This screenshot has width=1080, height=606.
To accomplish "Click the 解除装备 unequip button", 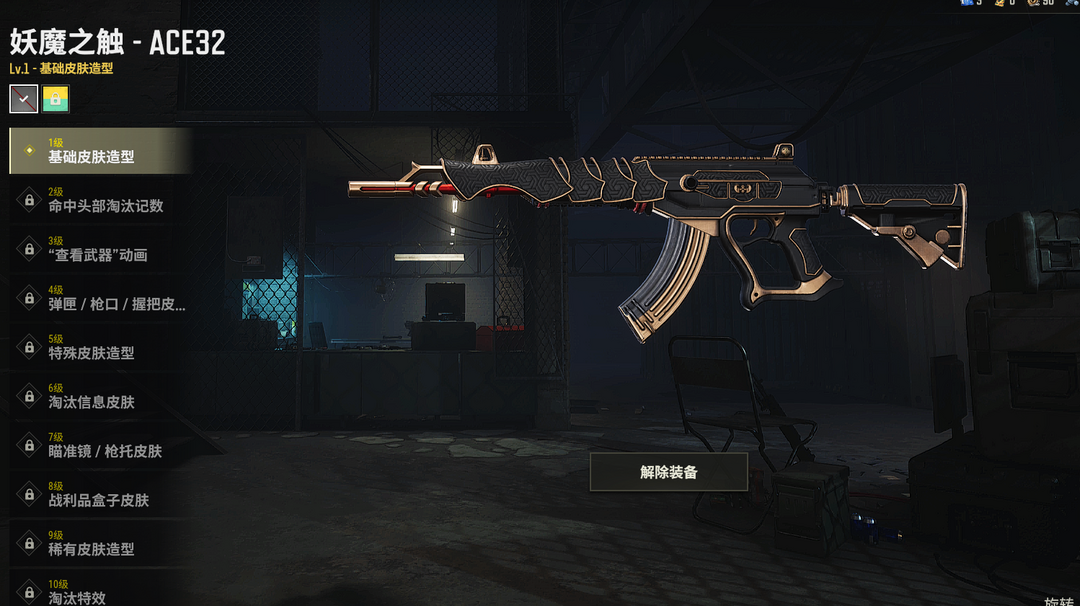I will coord(668,472).
